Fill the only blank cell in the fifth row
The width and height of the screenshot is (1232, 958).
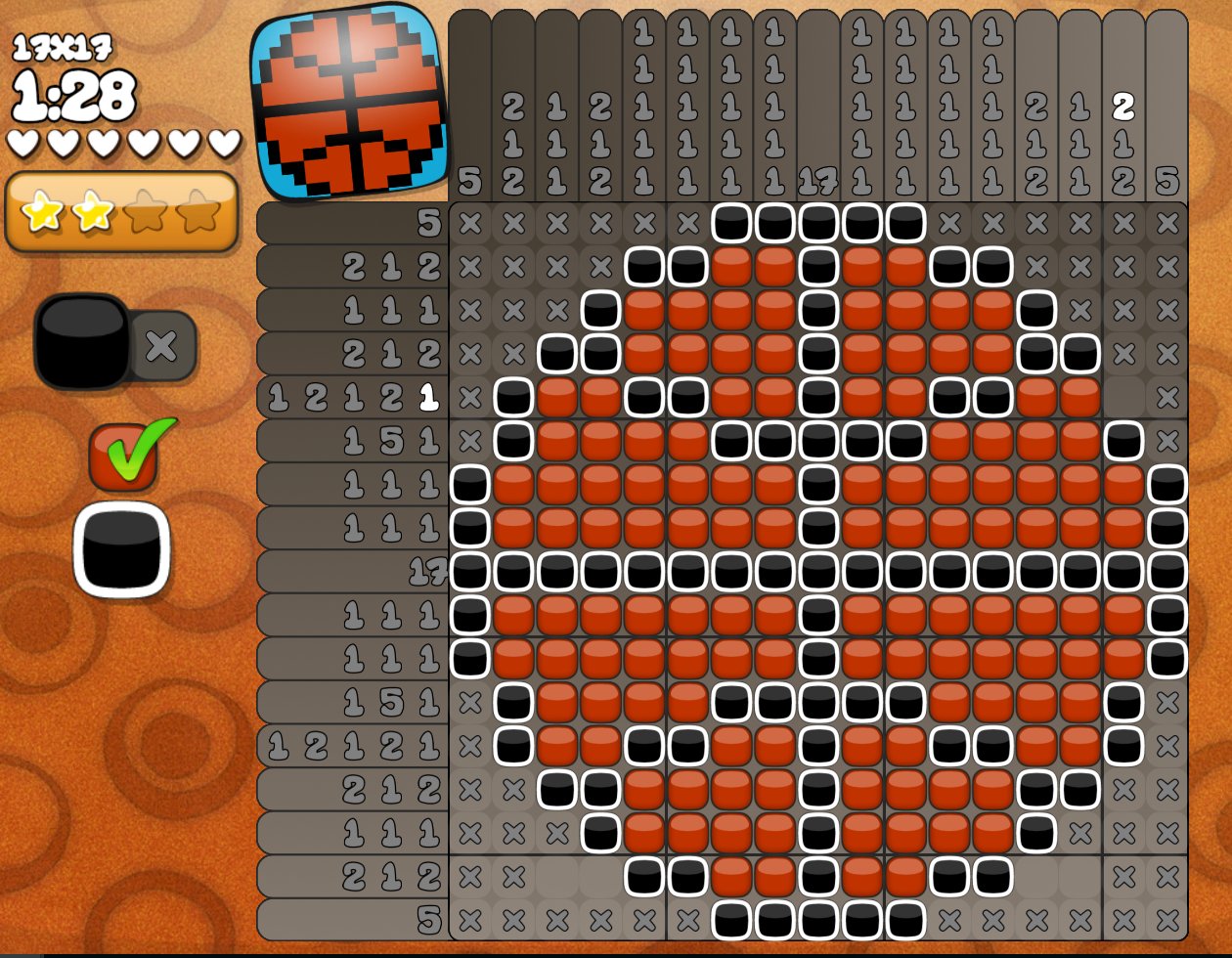(x=1123, y=398)
